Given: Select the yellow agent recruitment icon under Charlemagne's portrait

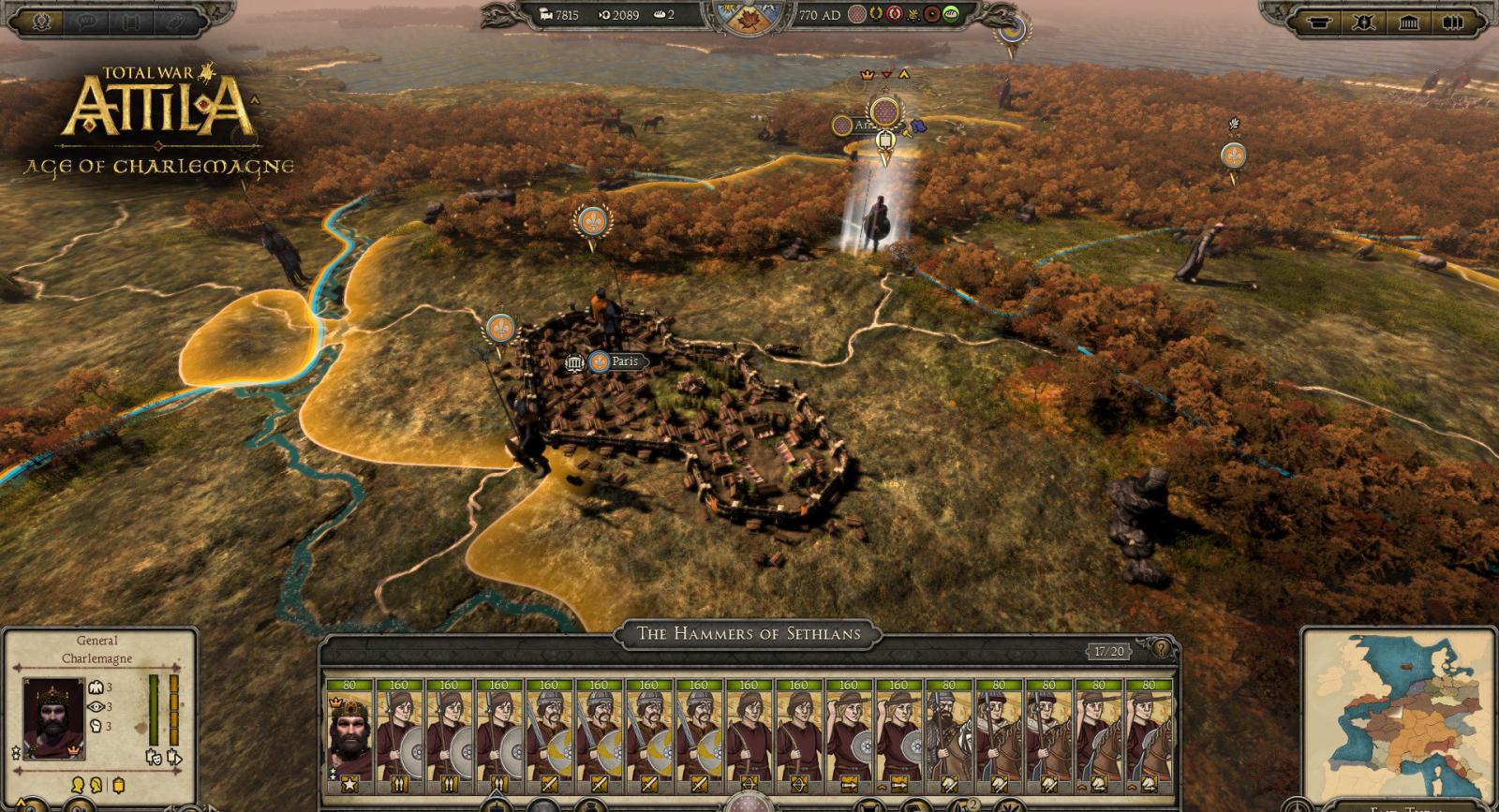Looking at the screenshot, I should (x=76, y=785).
